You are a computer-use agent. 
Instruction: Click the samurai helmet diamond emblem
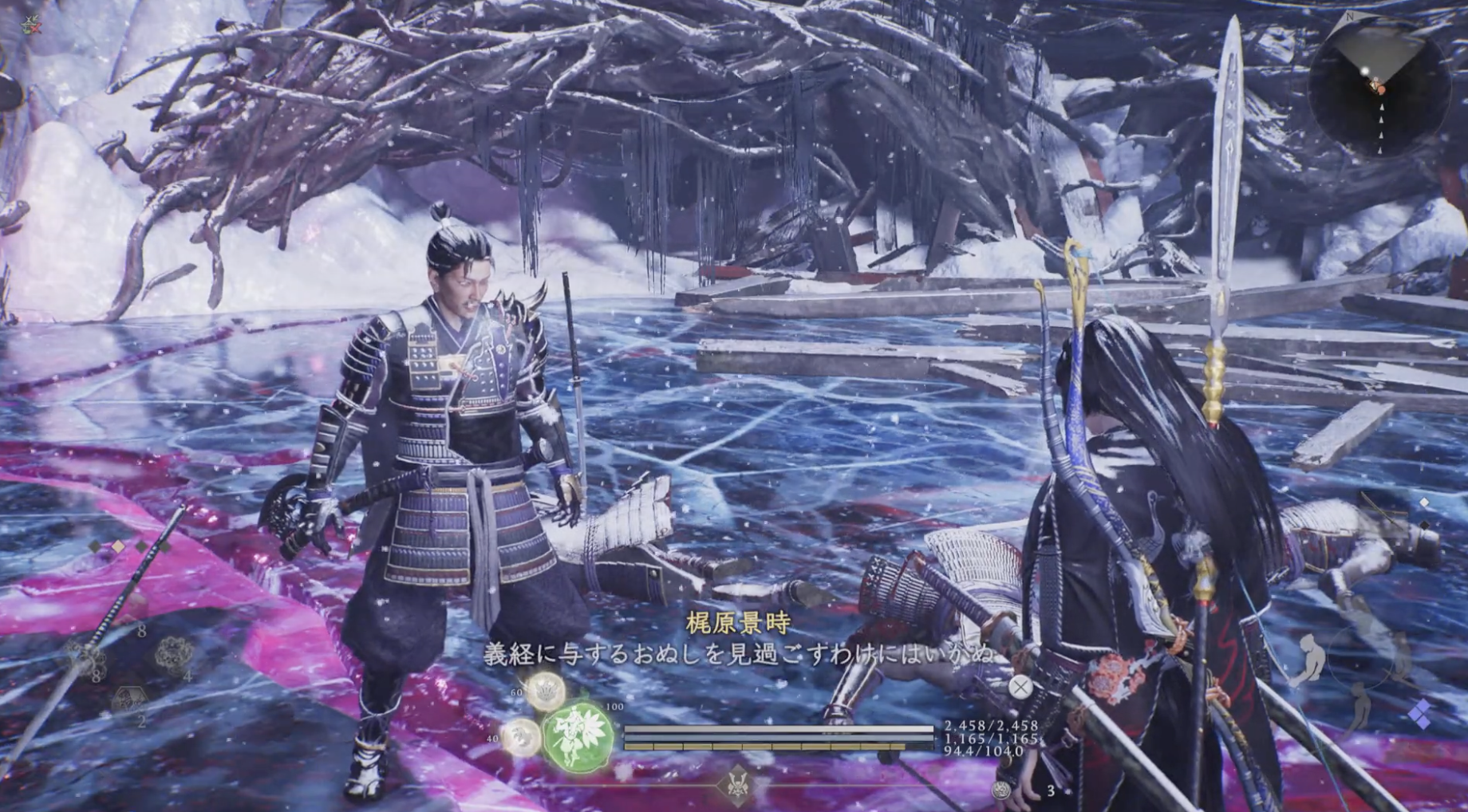737,784
